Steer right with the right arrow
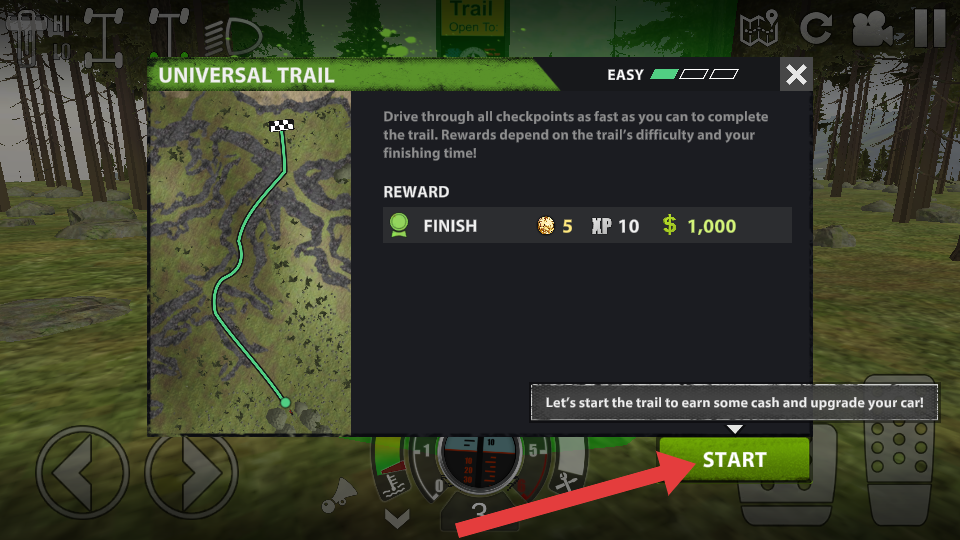The image size is (960, 540). coord(191,473)
